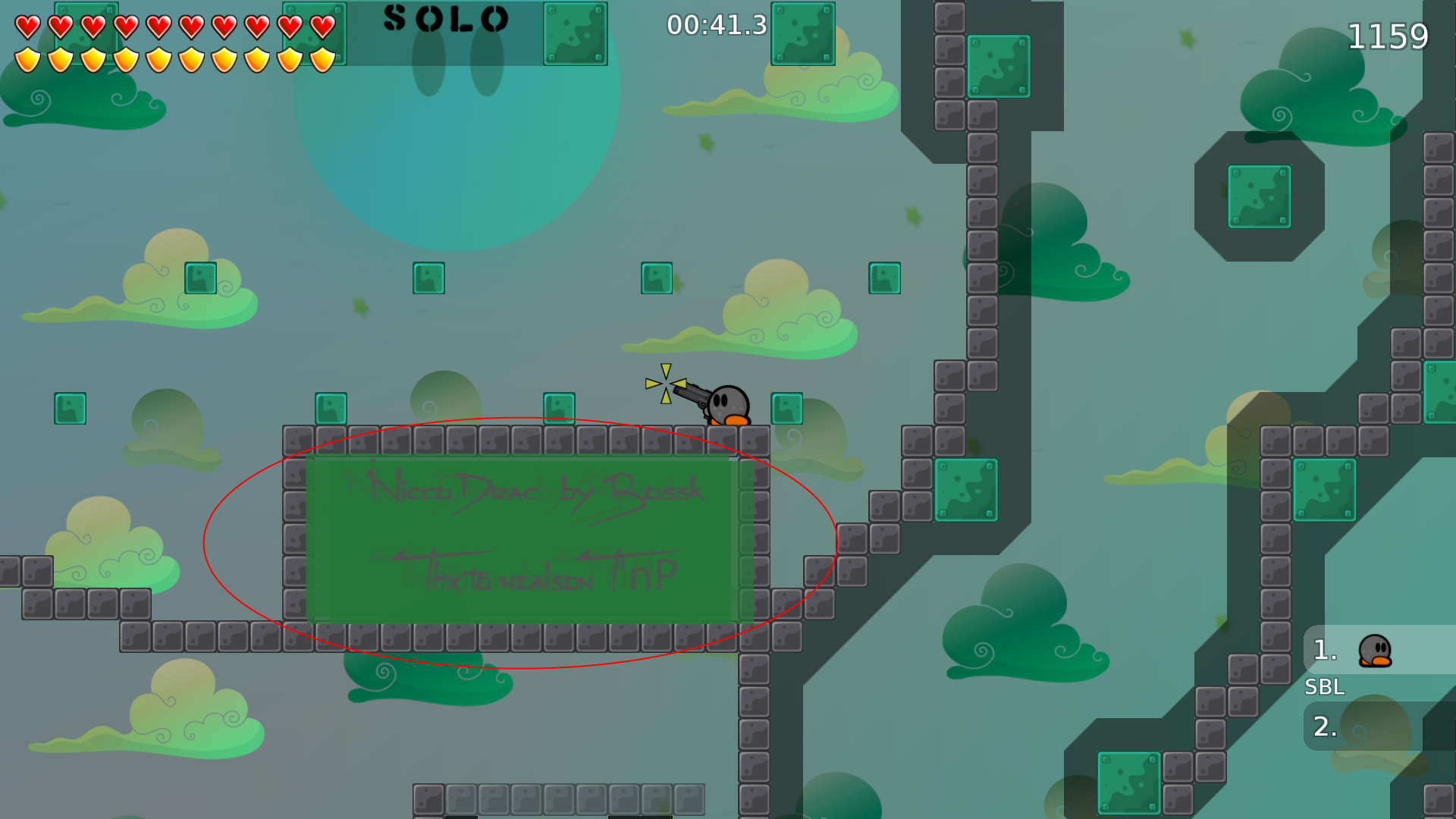The image size is (1456, 819).
Task: Expand the leaderboard entry ranked 1
Action: pyautogui.click(x=1323, y=649)
